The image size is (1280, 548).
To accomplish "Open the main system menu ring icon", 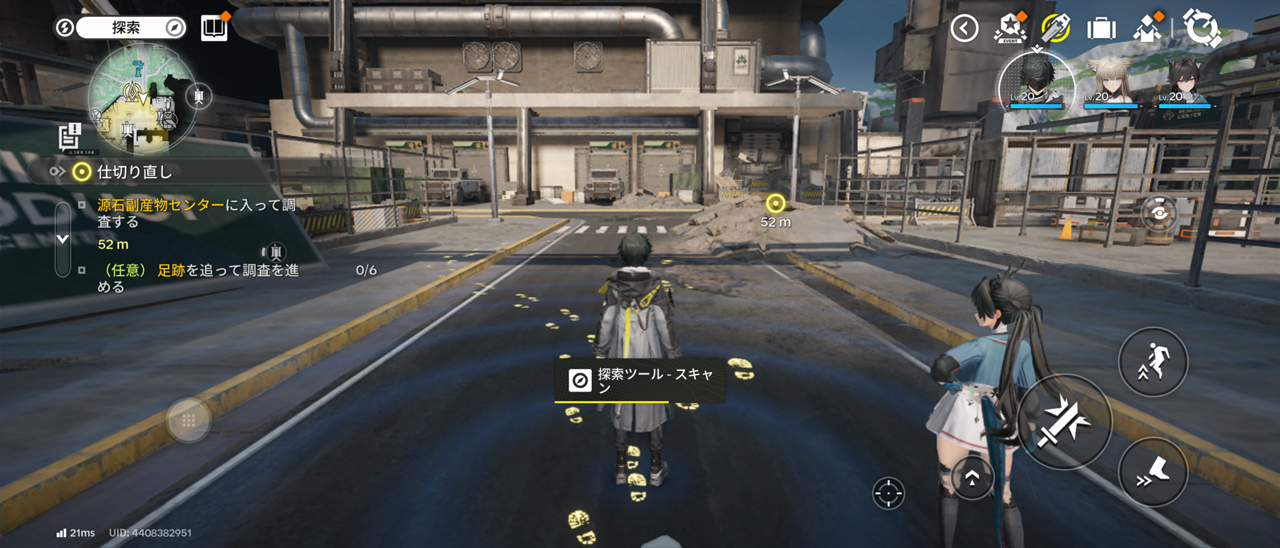I will pos(1200,28).
